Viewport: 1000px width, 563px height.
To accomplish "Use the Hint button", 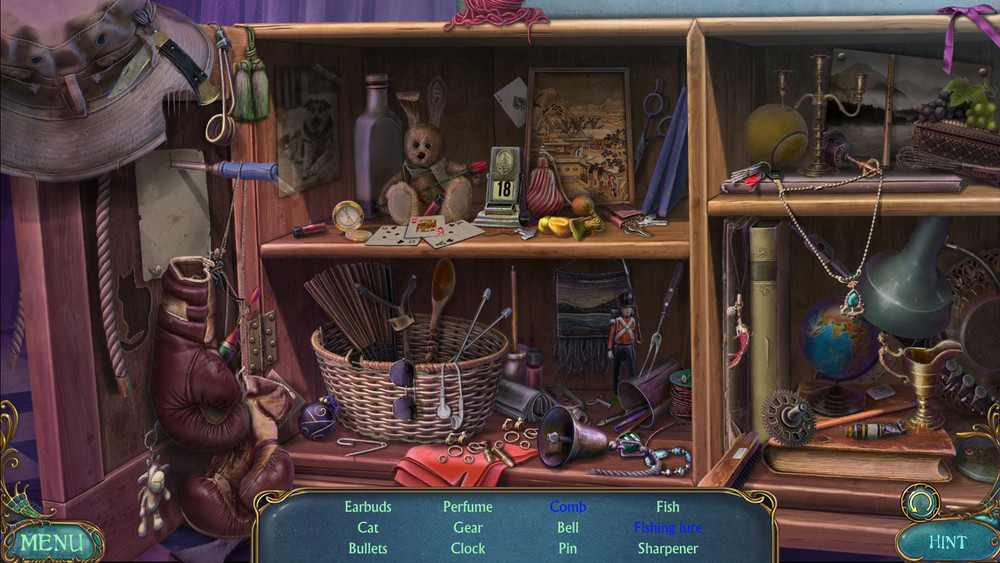I will coord(946,543).
